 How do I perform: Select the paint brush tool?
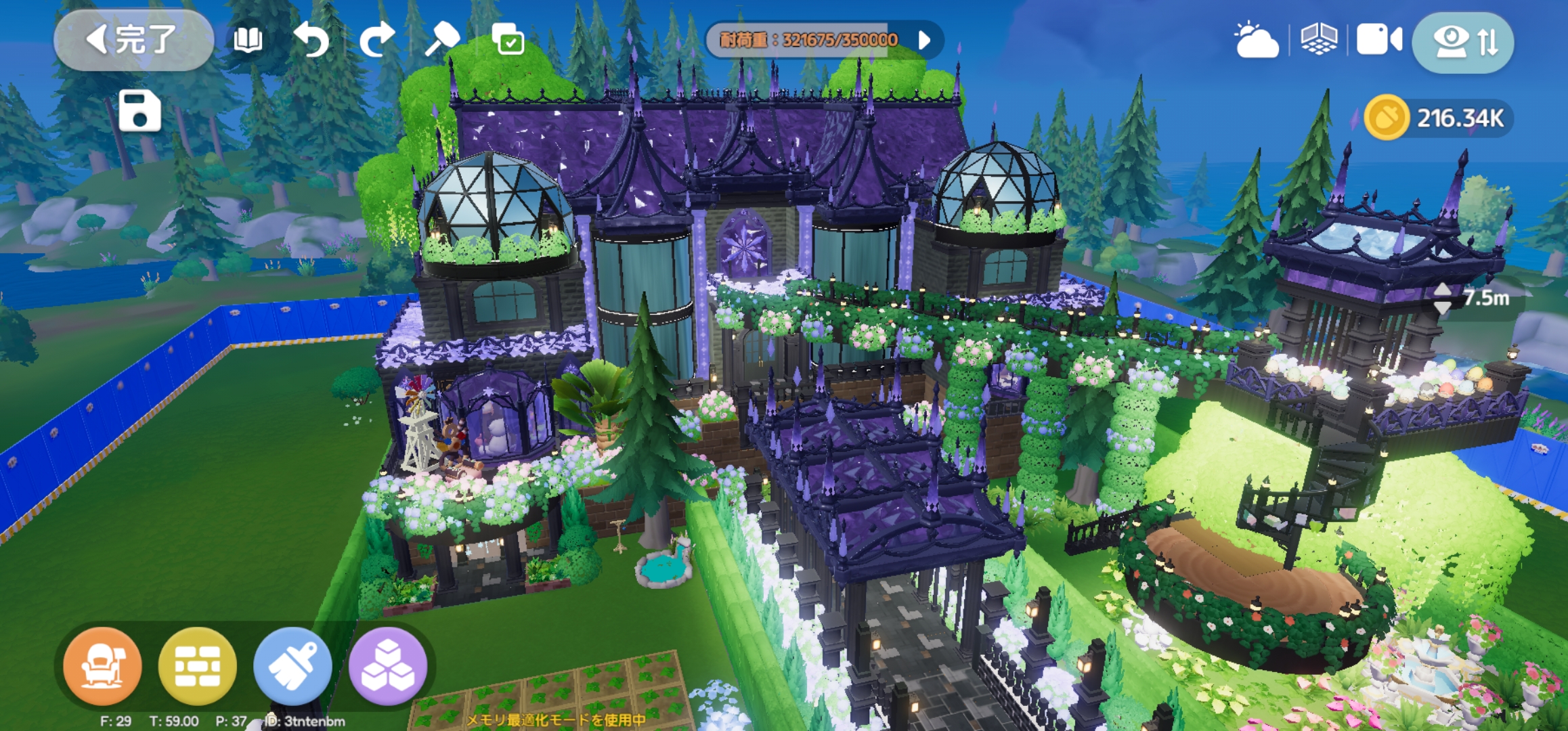[x=292, y=666]
